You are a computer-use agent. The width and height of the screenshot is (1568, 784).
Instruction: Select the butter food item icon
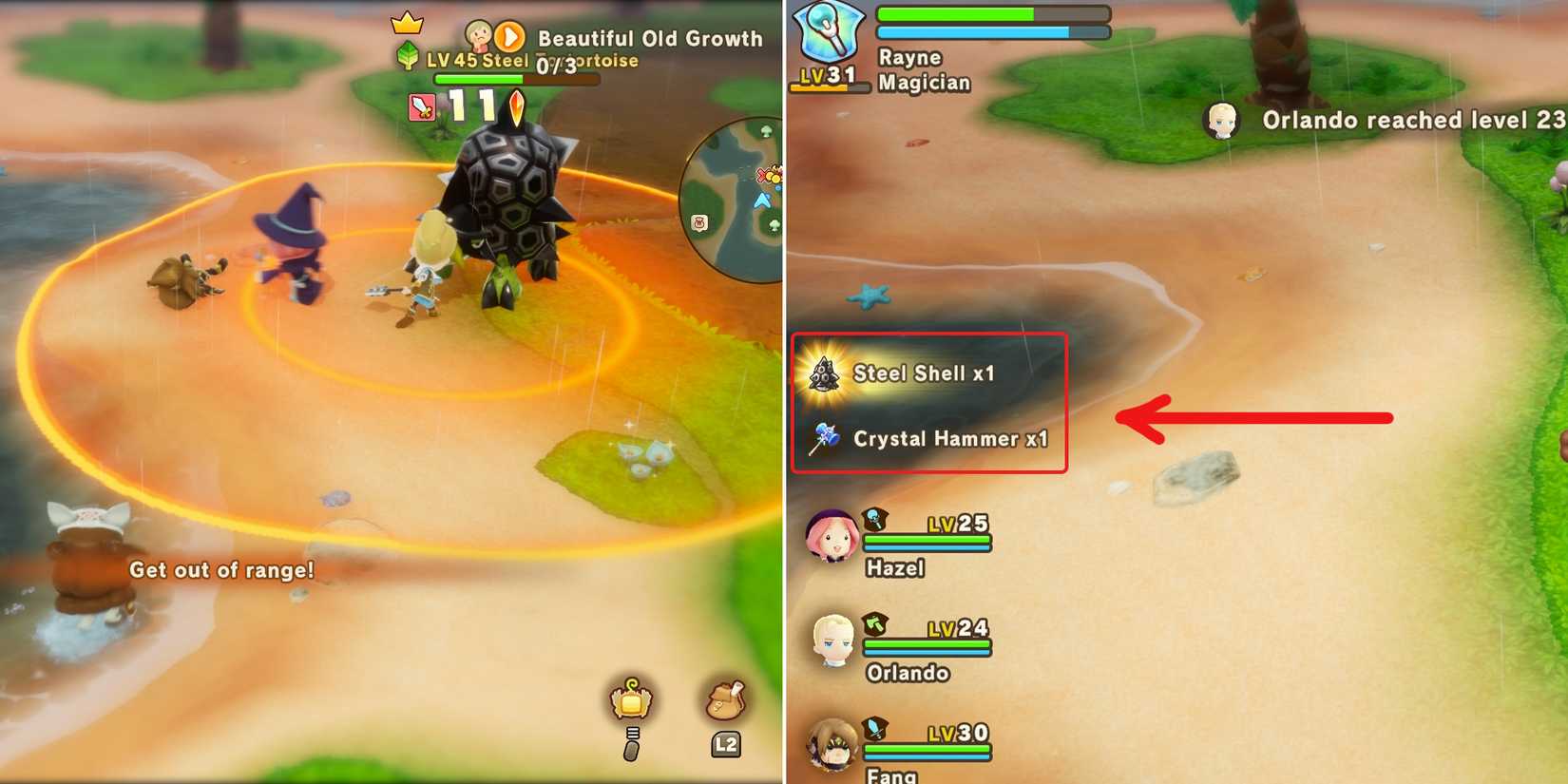pos(632,703)
